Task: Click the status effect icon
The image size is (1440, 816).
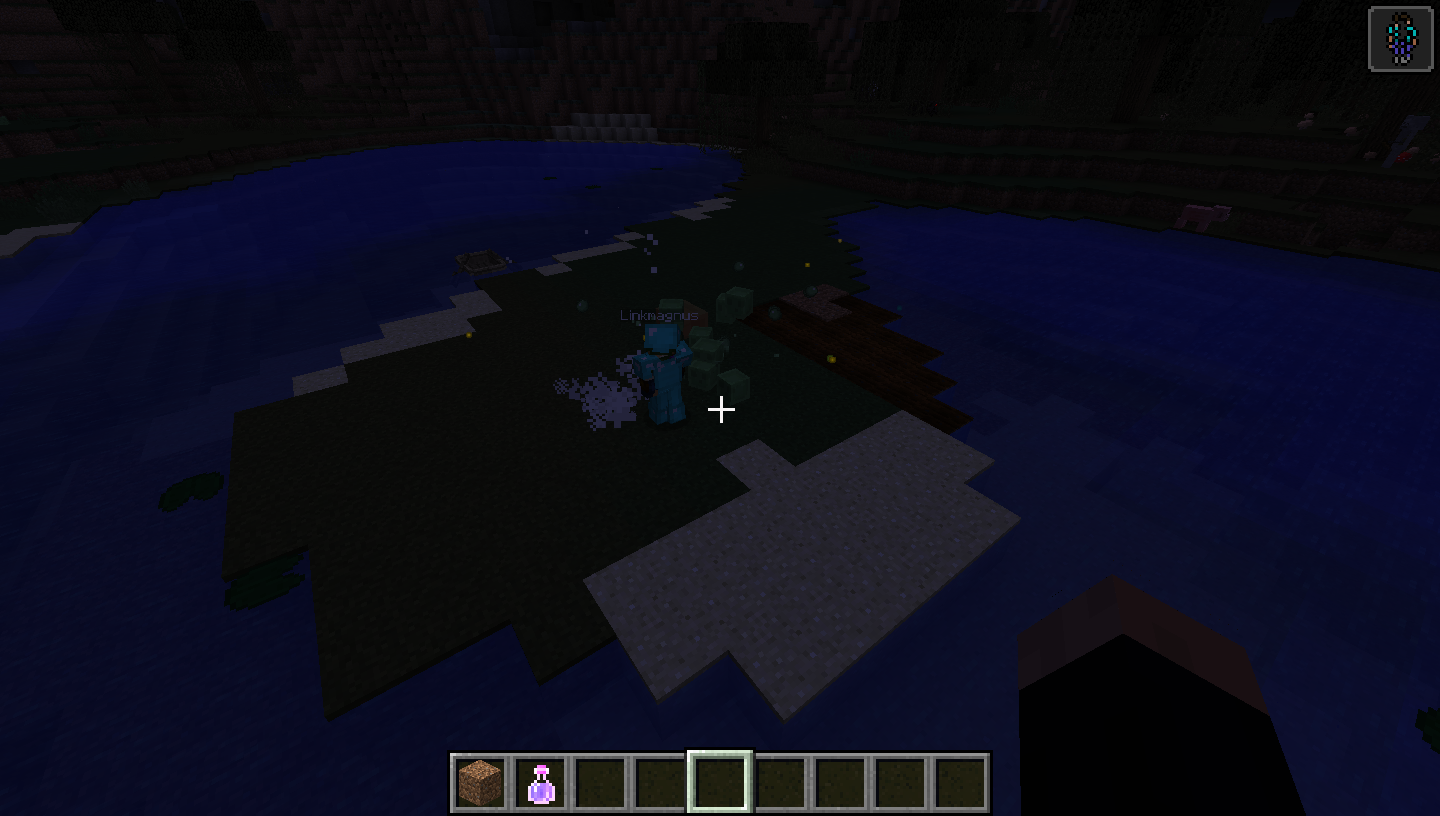Action: click(1400, 39)
